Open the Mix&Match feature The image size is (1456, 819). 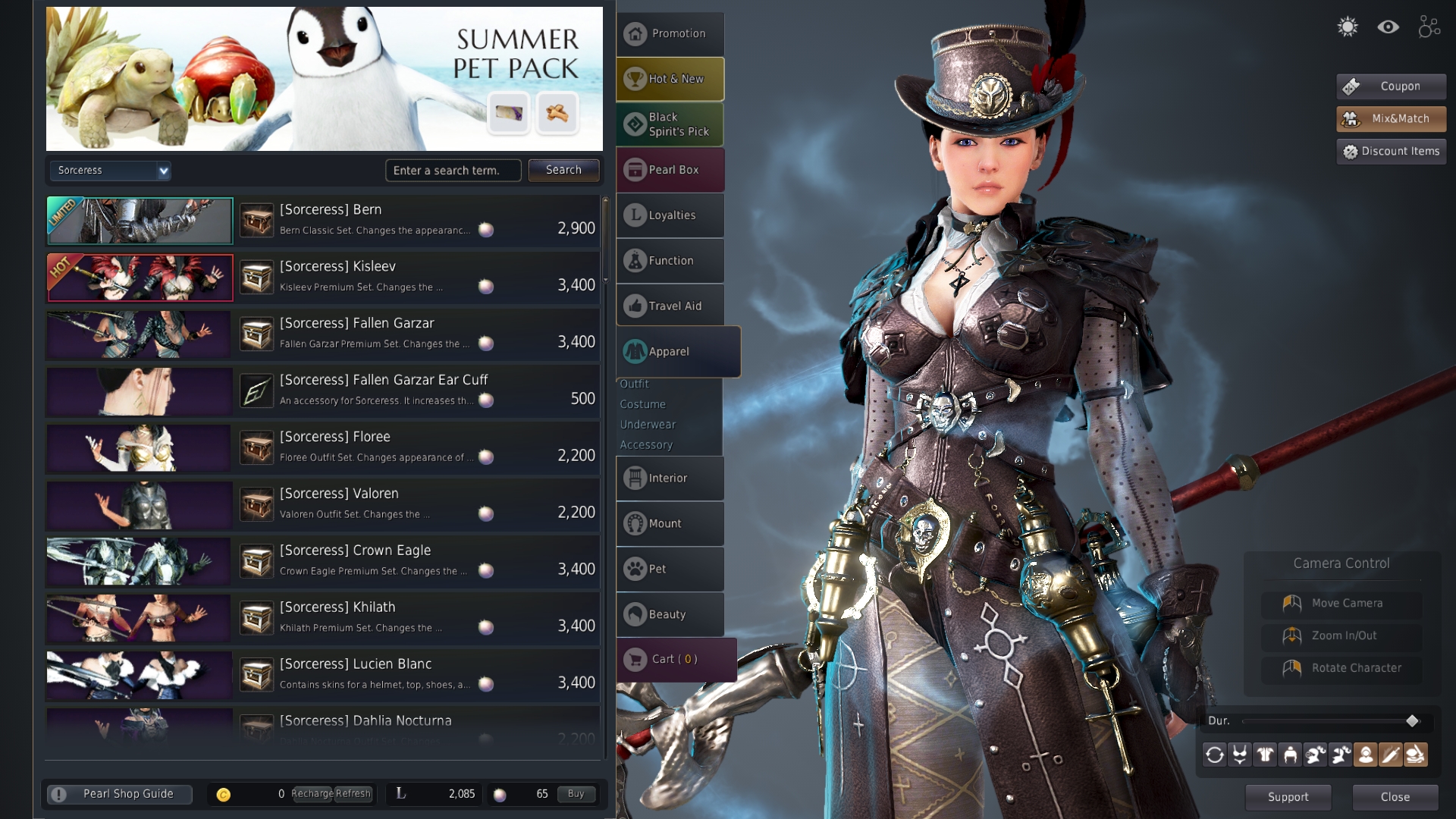(x=1390, y=118)
